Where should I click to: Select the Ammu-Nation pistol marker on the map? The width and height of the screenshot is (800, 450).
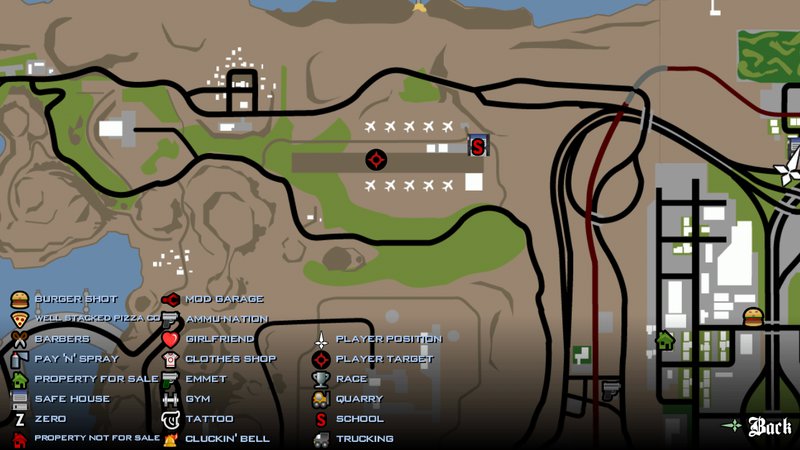point(610,388)
